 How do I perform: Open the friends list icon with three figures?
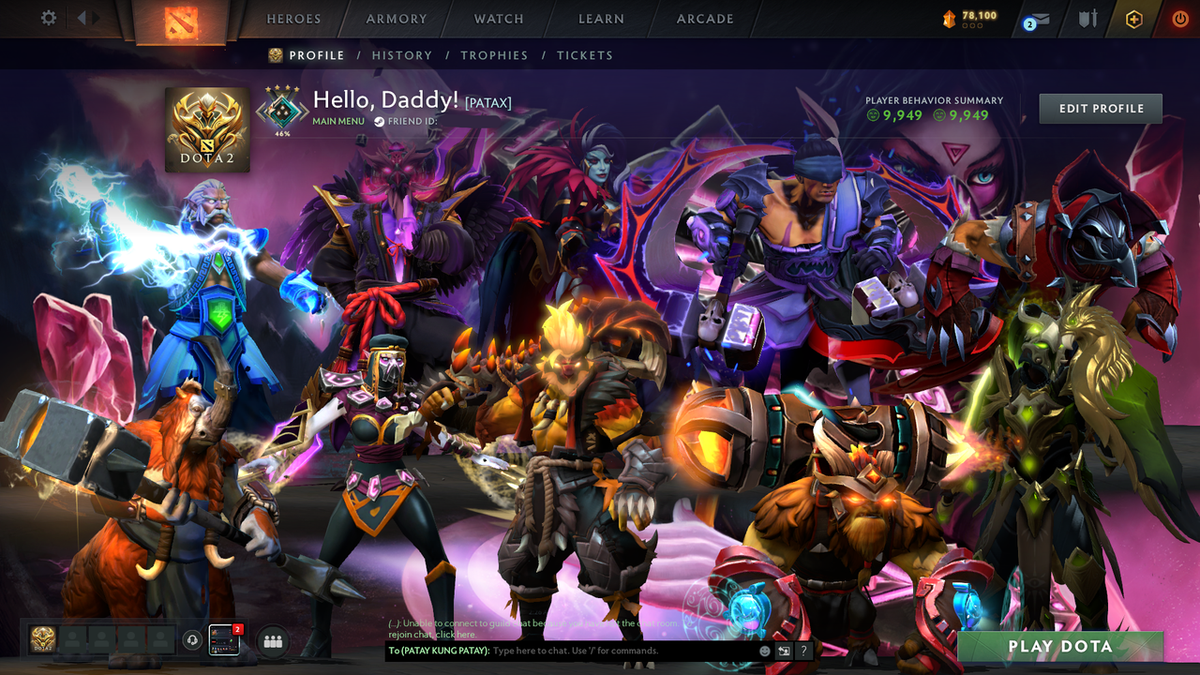[272, 640]
